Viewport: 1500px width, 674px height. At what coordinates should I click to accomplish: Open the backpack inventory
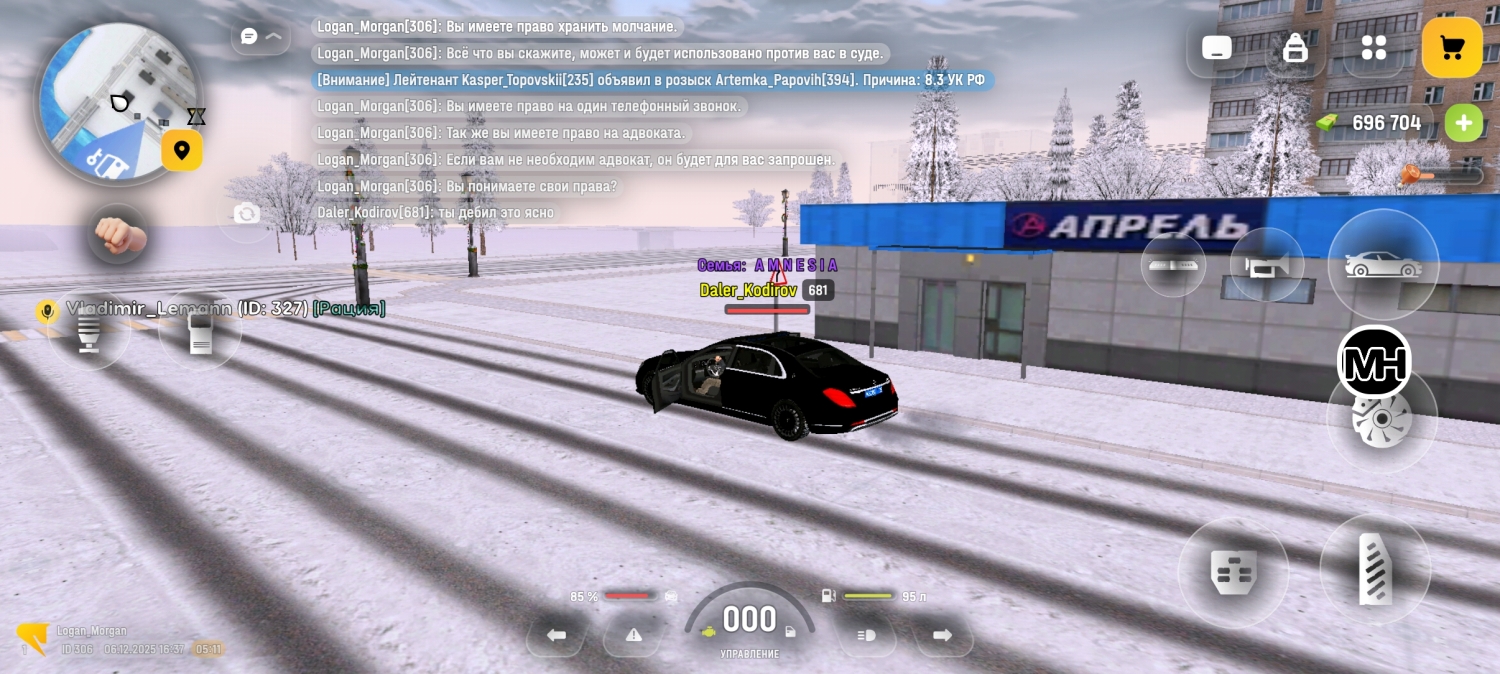pyautogui.click(x=1295, y=47)
